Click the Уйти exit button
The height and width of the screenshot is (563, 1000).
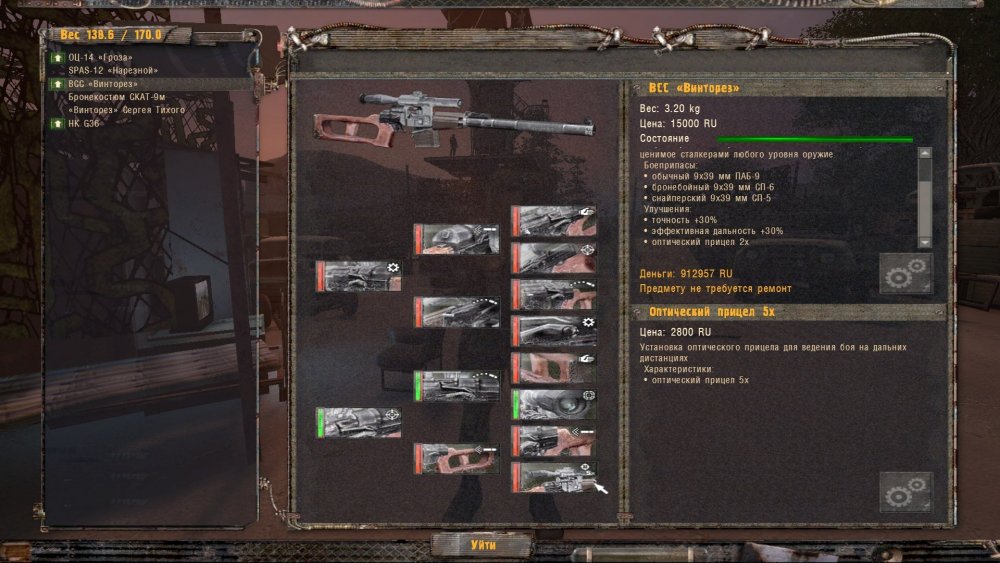[x=482, y=545]
